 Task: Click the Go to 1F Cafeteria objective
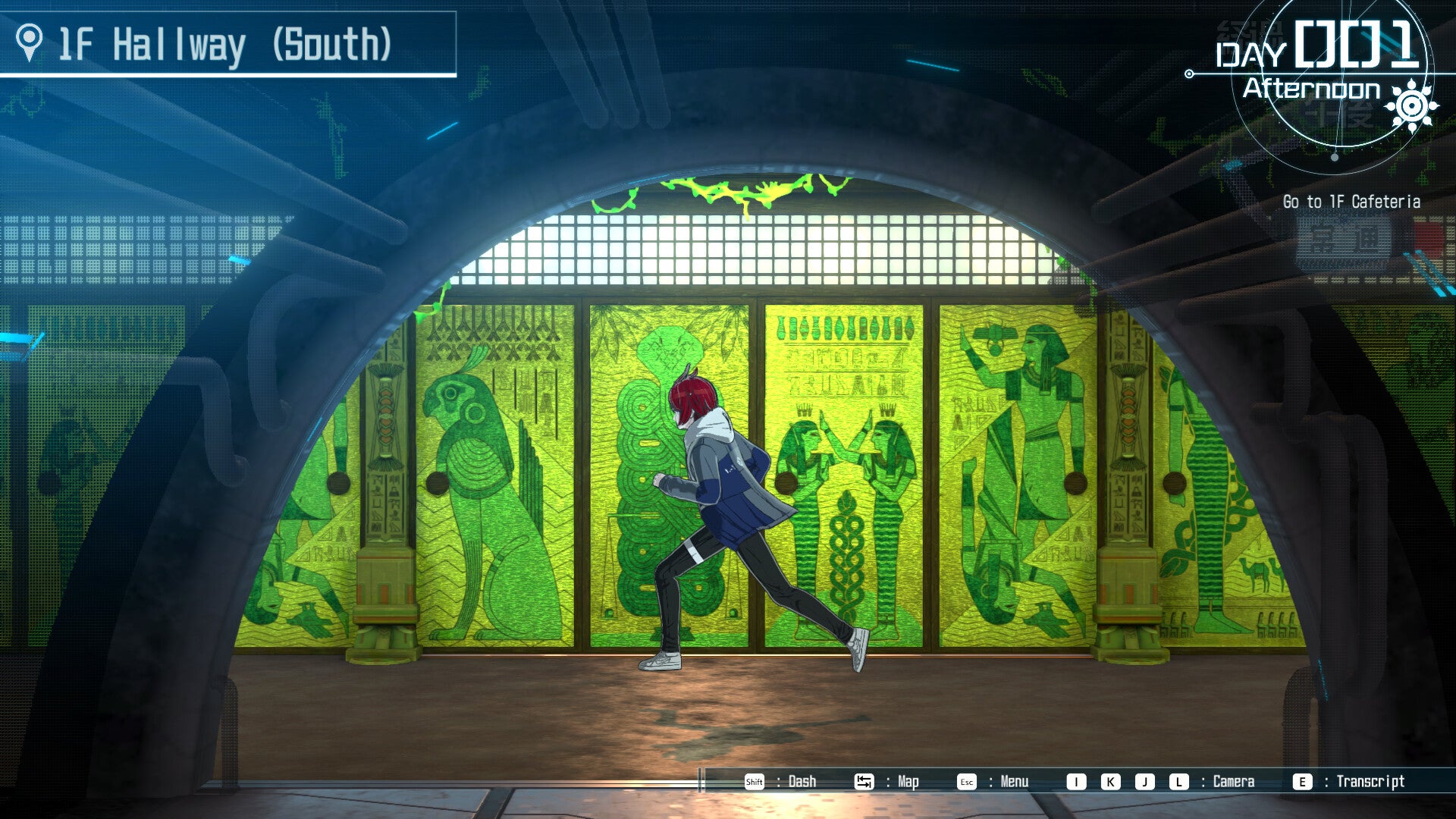tap(1354, 202)
